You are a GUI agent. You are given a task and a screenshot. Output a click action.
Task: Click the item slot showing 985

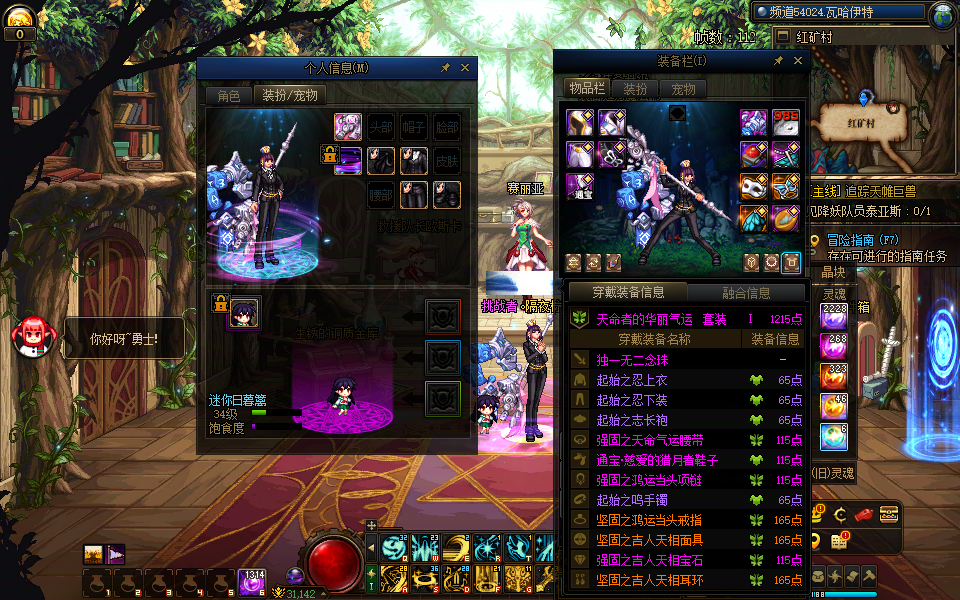coord(786,123)
